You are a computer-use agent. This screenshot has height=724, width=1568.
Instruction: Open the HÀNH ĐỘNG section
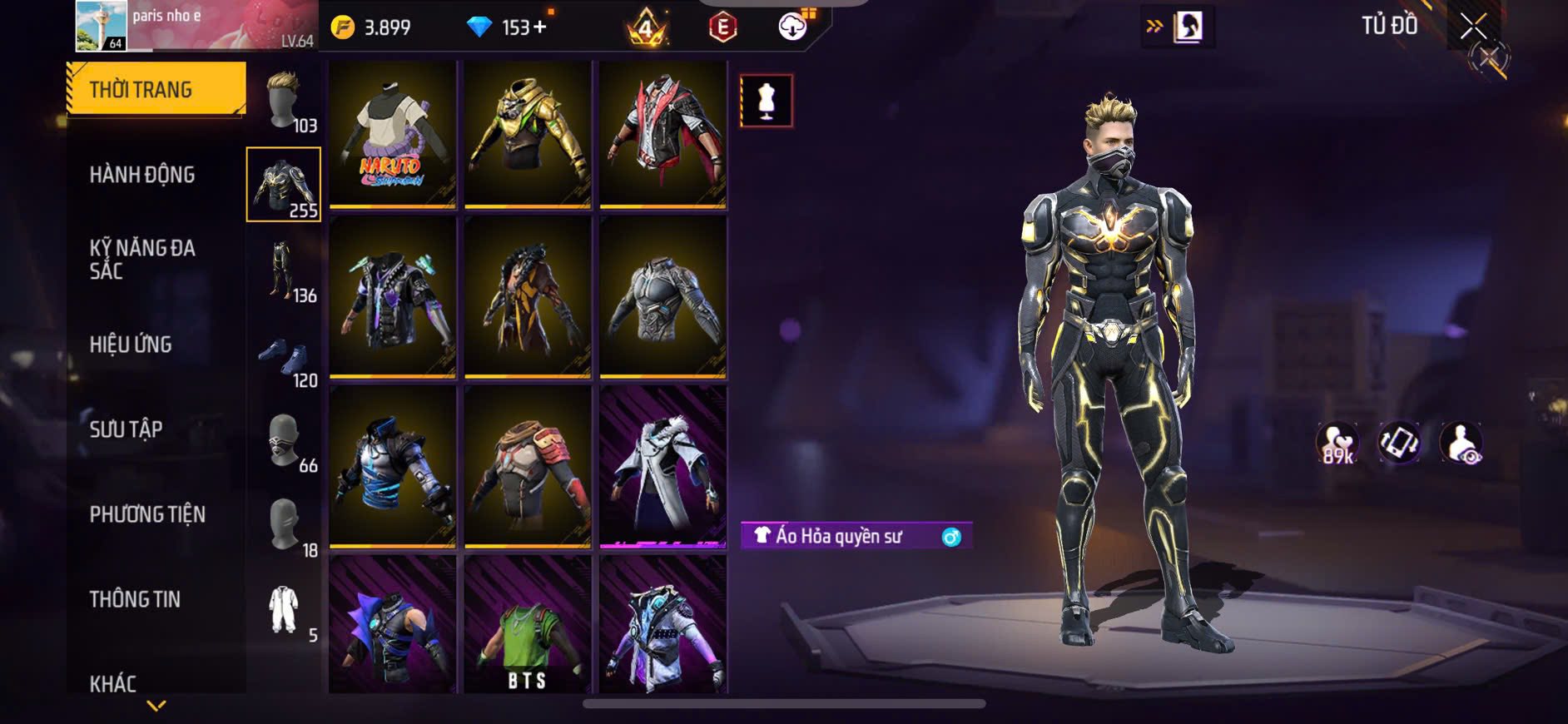point(142,175)
